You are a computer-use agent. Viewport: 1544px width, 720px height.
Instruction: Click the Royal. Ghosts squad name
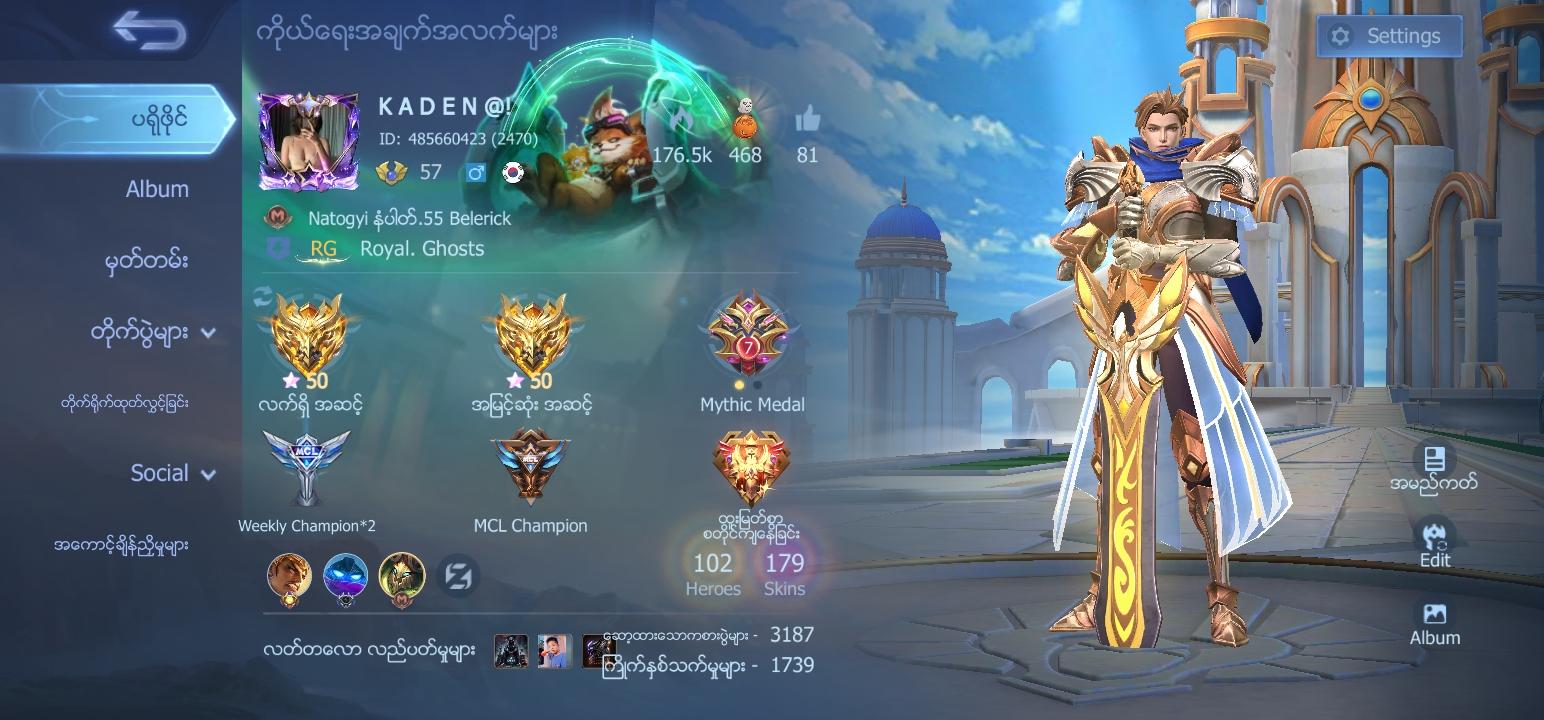(421, 248)
